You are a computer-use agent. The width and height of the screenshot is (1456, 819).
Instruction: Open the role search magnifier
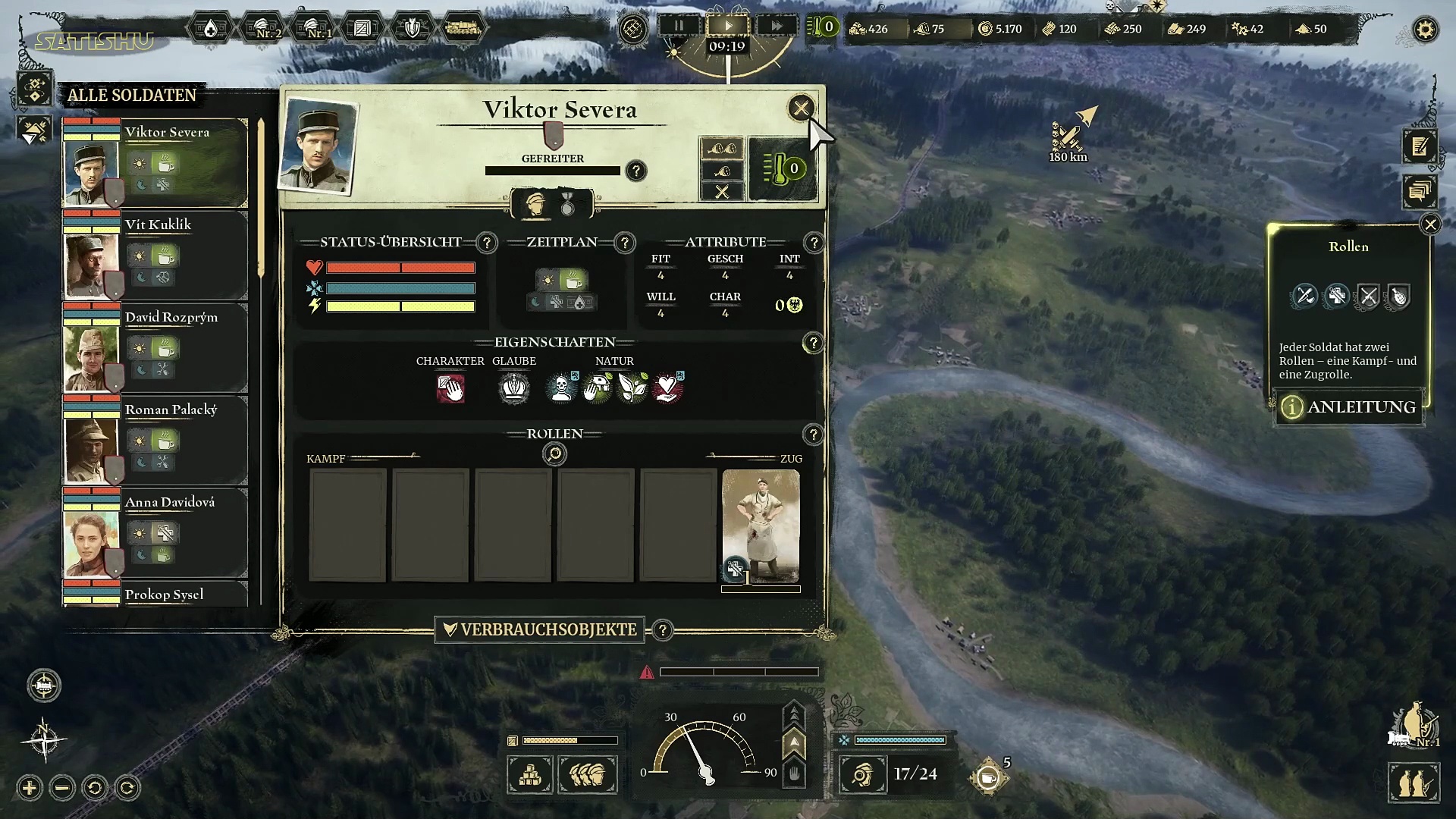coord(555,453)
